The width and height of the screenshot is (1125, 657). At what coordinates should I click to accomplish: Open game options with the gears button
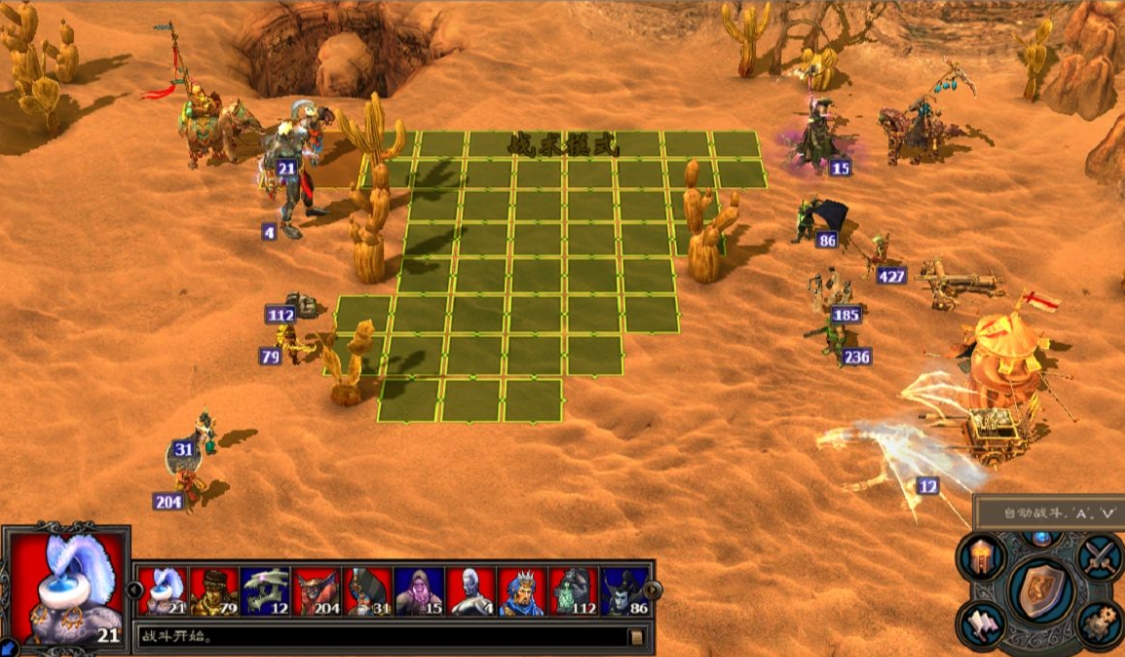point(1100,624)
